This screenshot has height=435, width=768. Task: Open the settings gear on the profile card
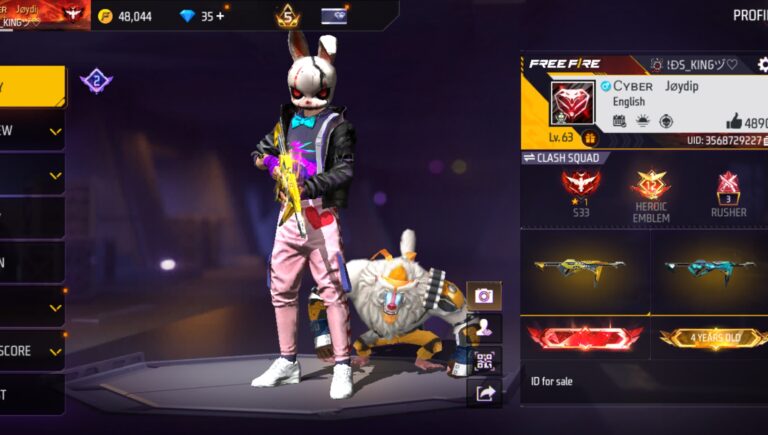pyautogui.click(x=762, y=65)
